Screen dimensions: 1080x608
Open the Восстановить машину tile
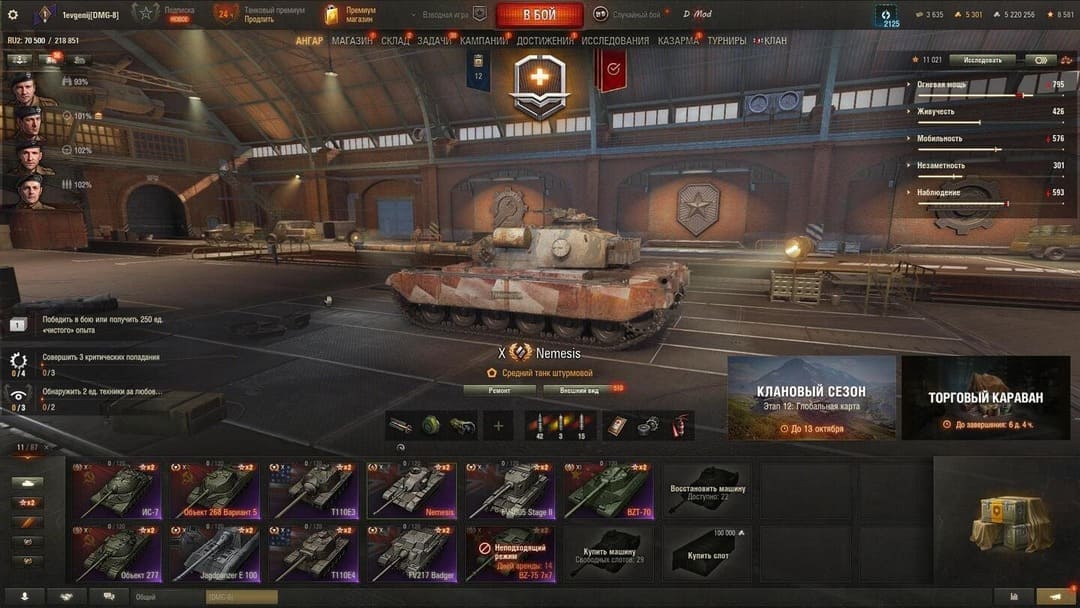pos(706,489)
